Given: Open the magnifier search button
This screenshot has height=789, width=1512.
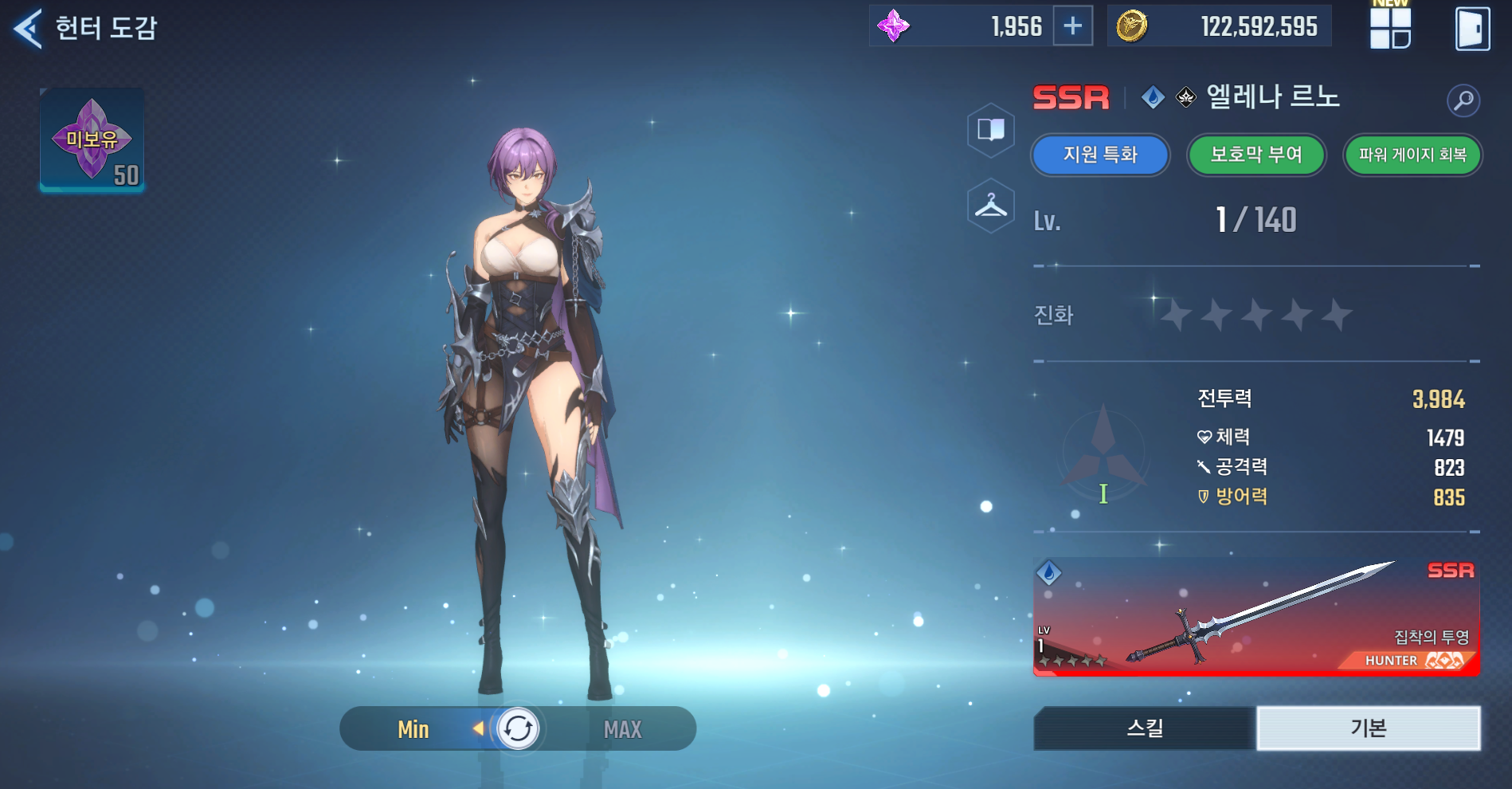Looking at the screenshot, I should (1463, 100).
